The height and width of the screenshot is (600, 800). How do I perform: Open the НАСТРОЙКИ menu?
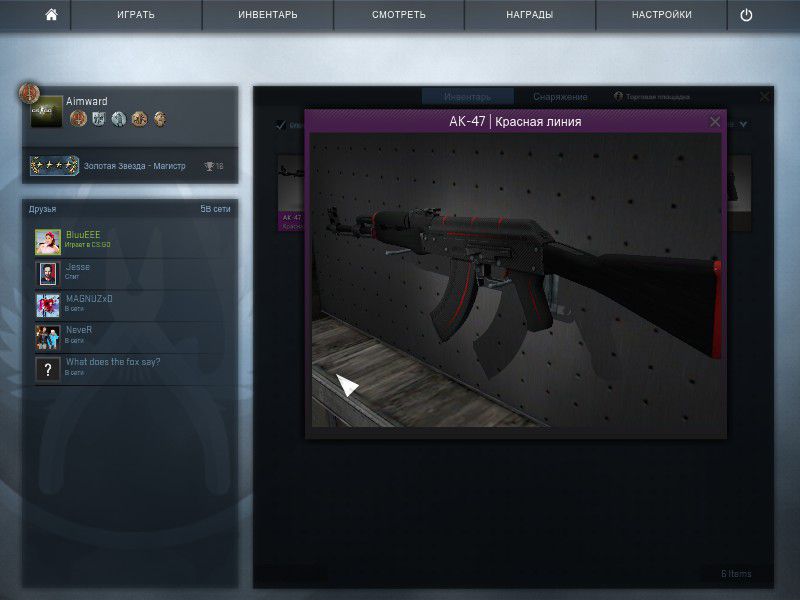pos(661,15)
